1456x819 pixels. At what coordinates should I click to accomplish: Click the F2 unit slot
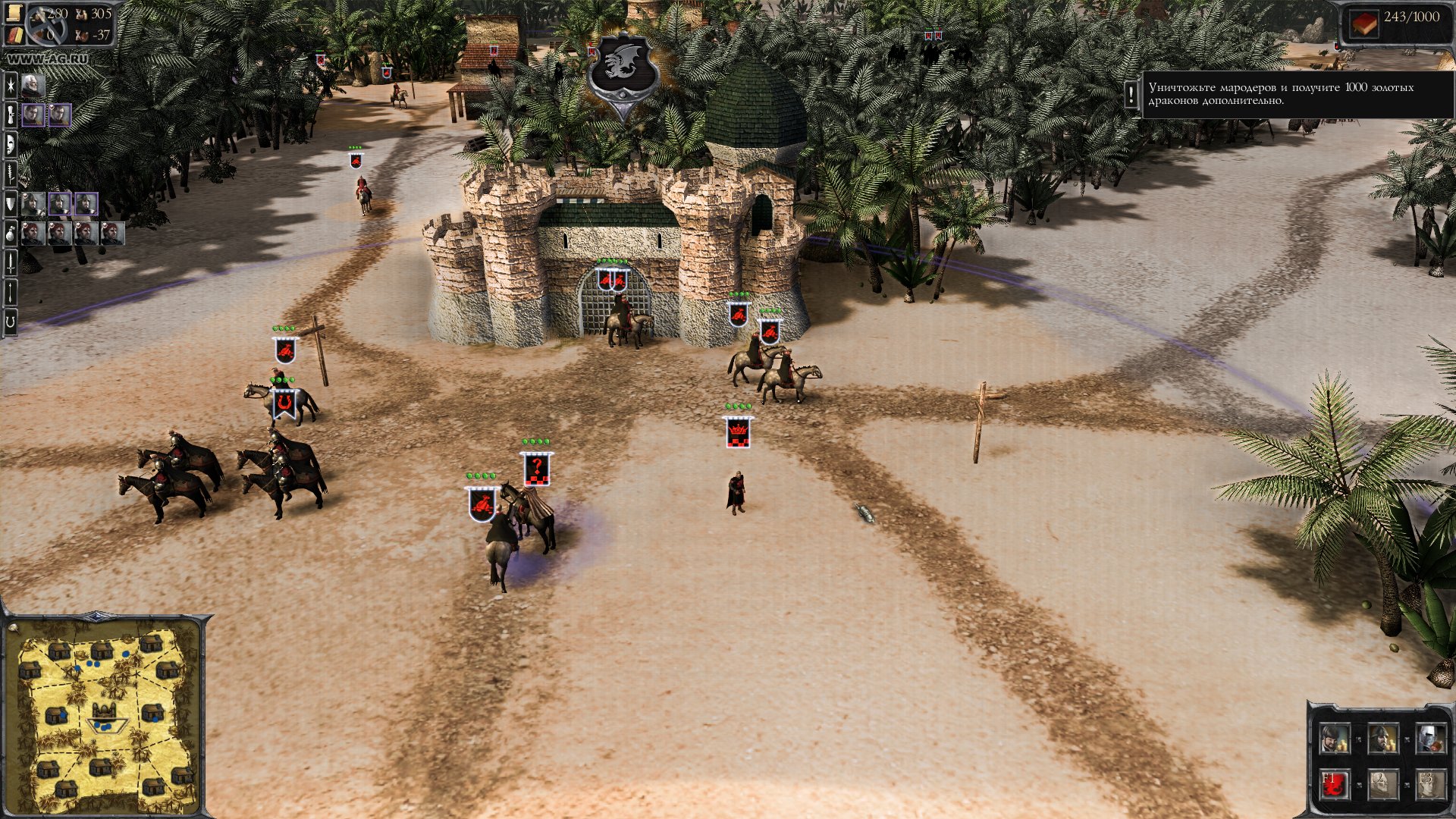click(x=1382, y=784)
